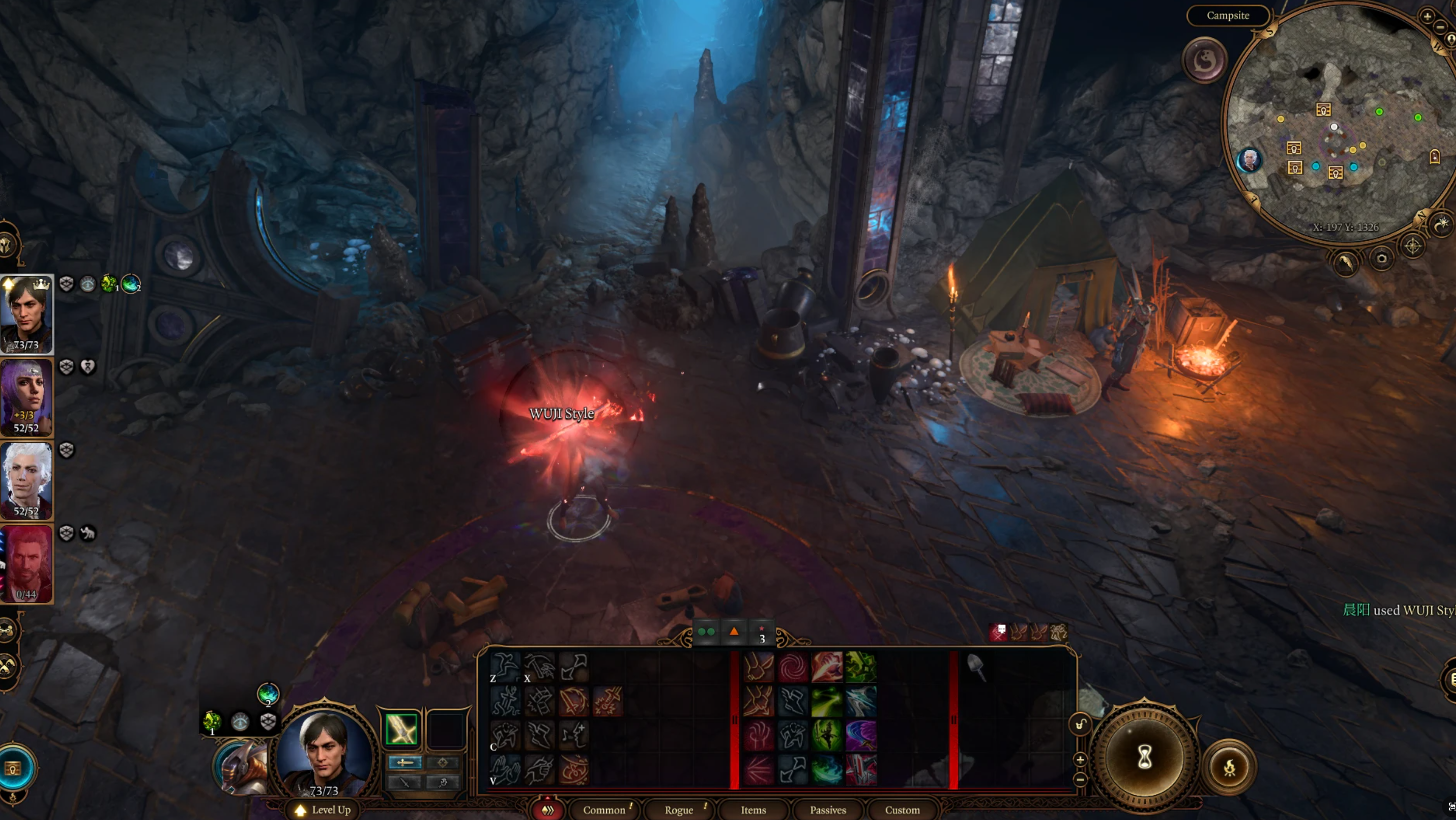Click the hourglass end turn button
The height and width of the screenshot is (820, 1456).
1144,757
